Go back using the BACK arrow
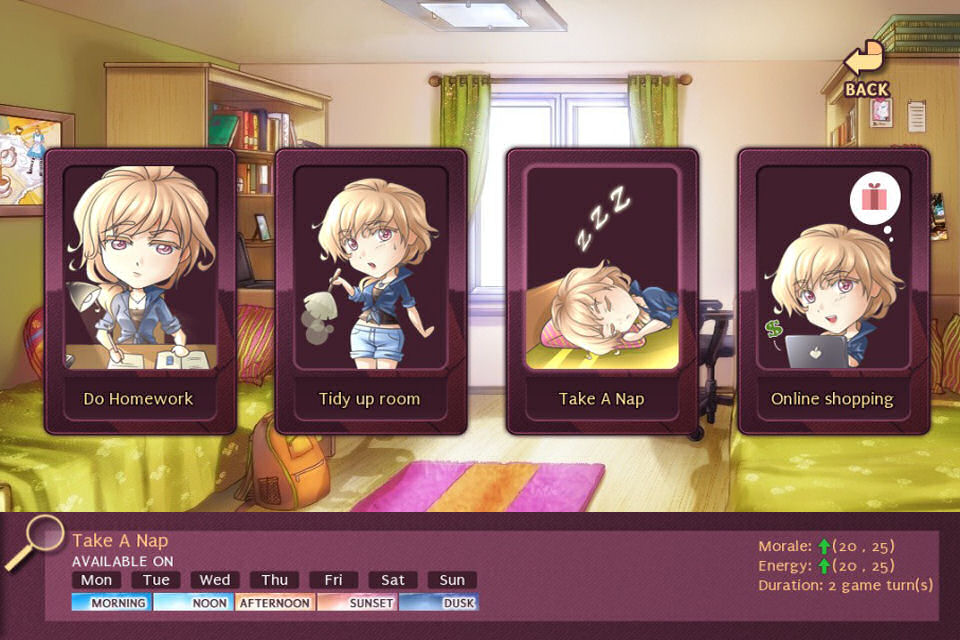The width and height of the screenshot is (960, 640). (x=866, y=70)
